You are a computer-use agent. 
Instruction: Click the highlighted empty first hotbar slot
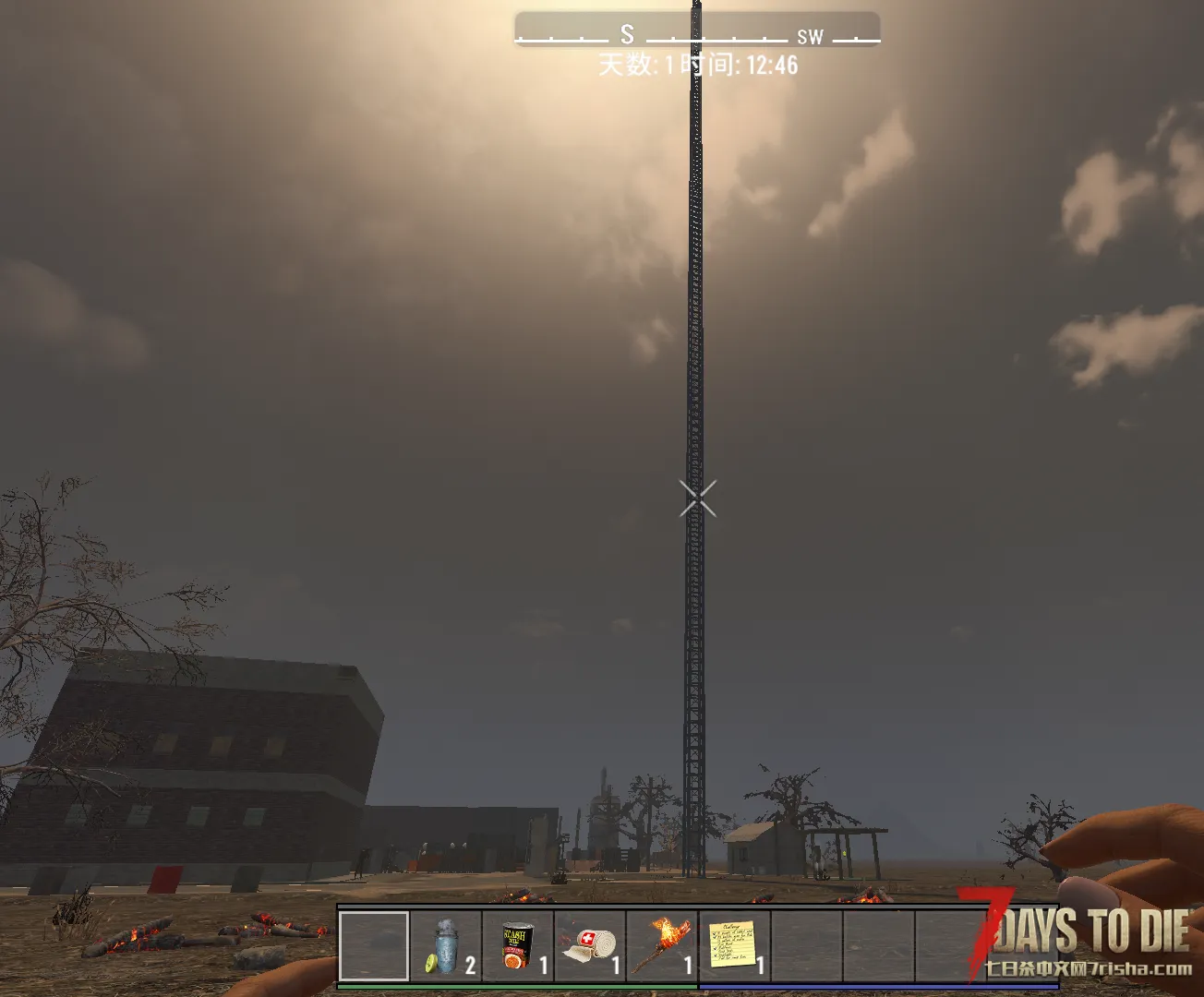(x=374, y=946)
